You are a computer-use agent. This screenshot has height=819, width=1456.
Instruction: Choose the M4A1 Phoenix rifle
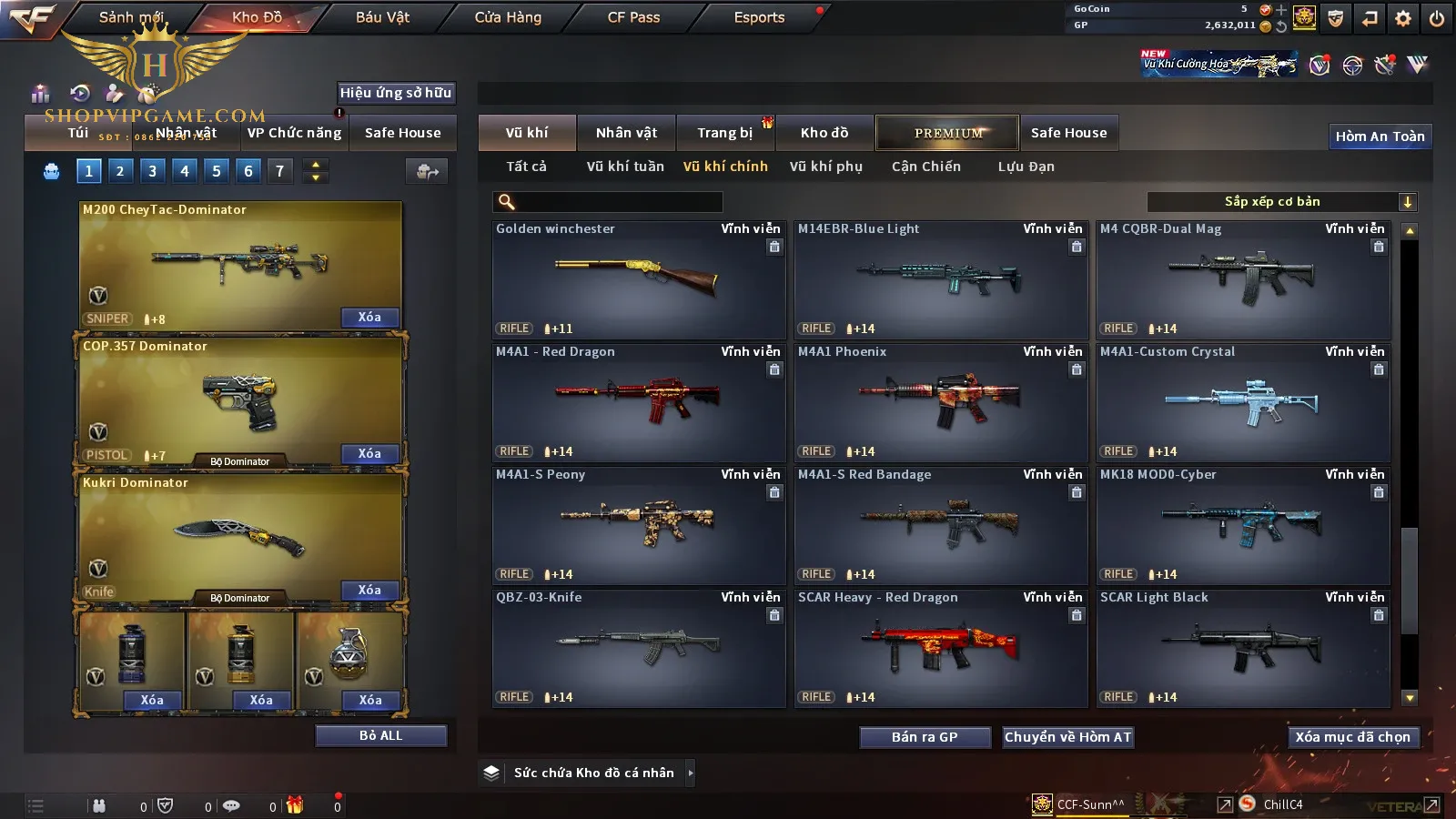pyautogui.click(x=940, y=402)
